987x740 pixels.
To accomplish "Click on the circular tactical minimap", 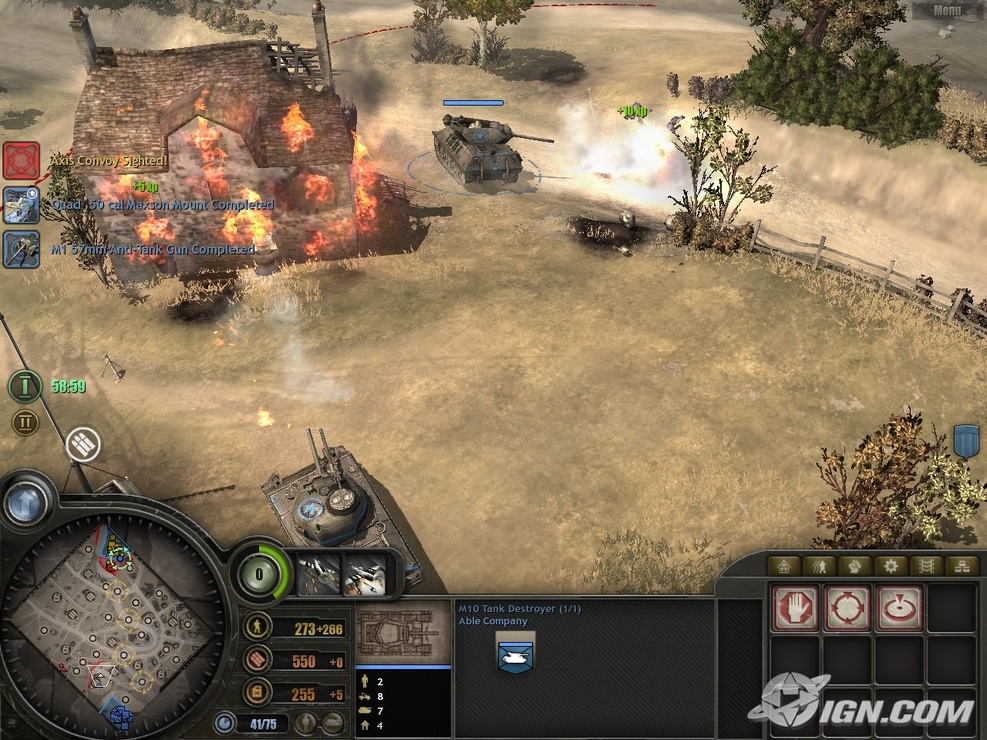I will pyautogui.click(x=110, y=620).
